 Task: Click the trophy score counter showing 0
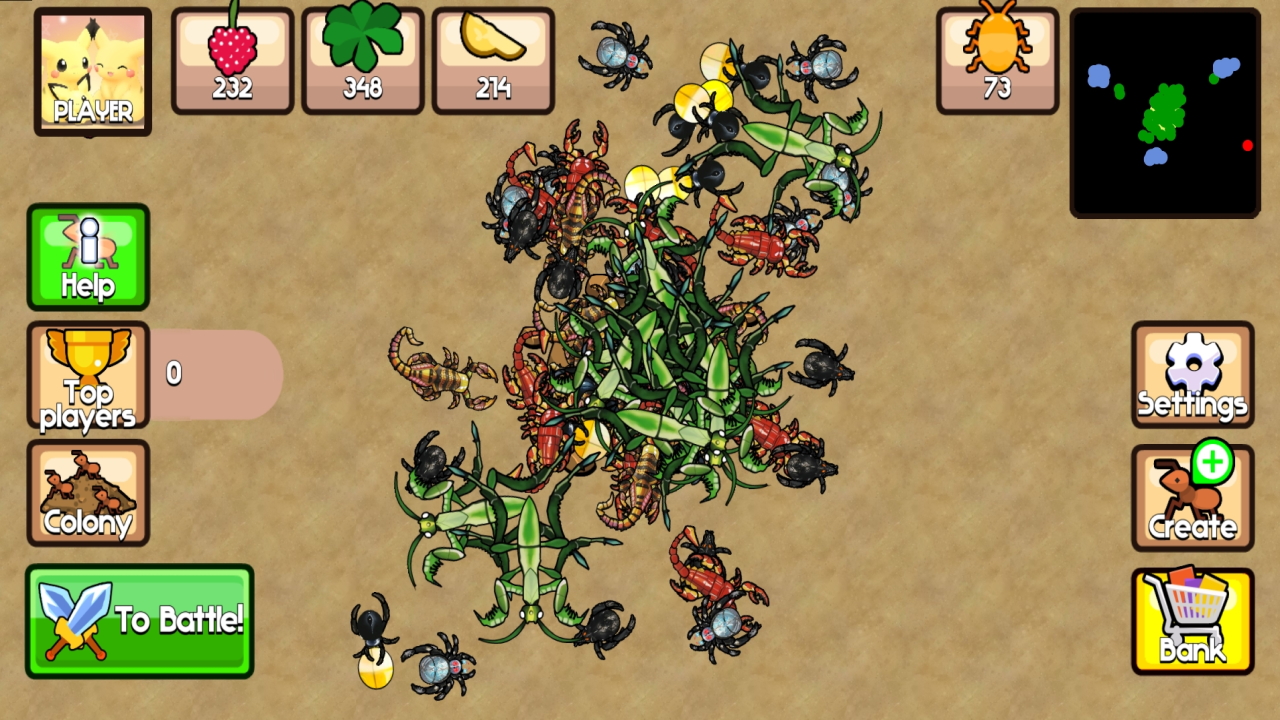coord(174,374)
